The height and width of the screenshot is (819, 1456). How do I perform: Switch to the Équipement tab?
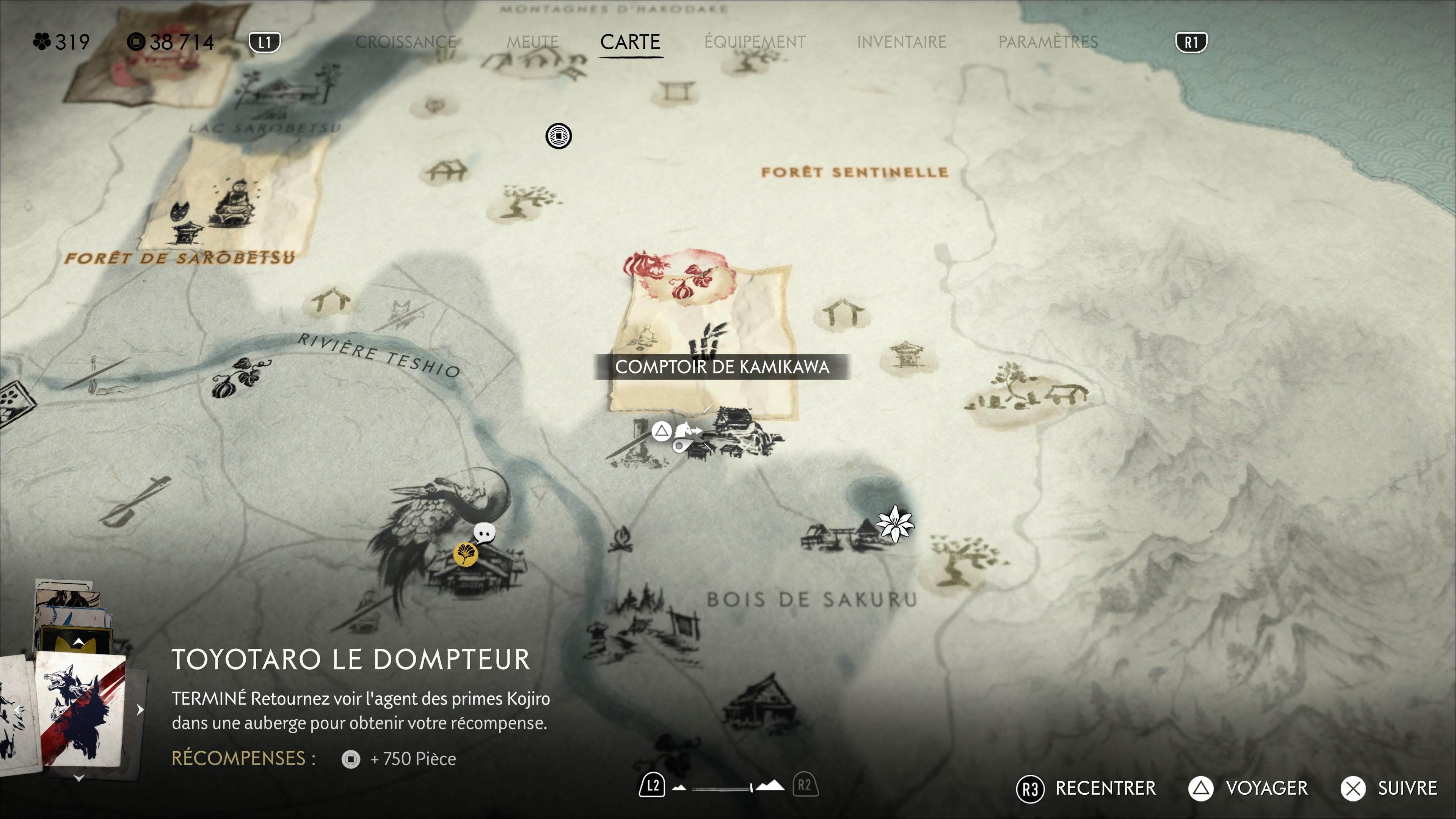pyautogui.click(x=755, y=42)
